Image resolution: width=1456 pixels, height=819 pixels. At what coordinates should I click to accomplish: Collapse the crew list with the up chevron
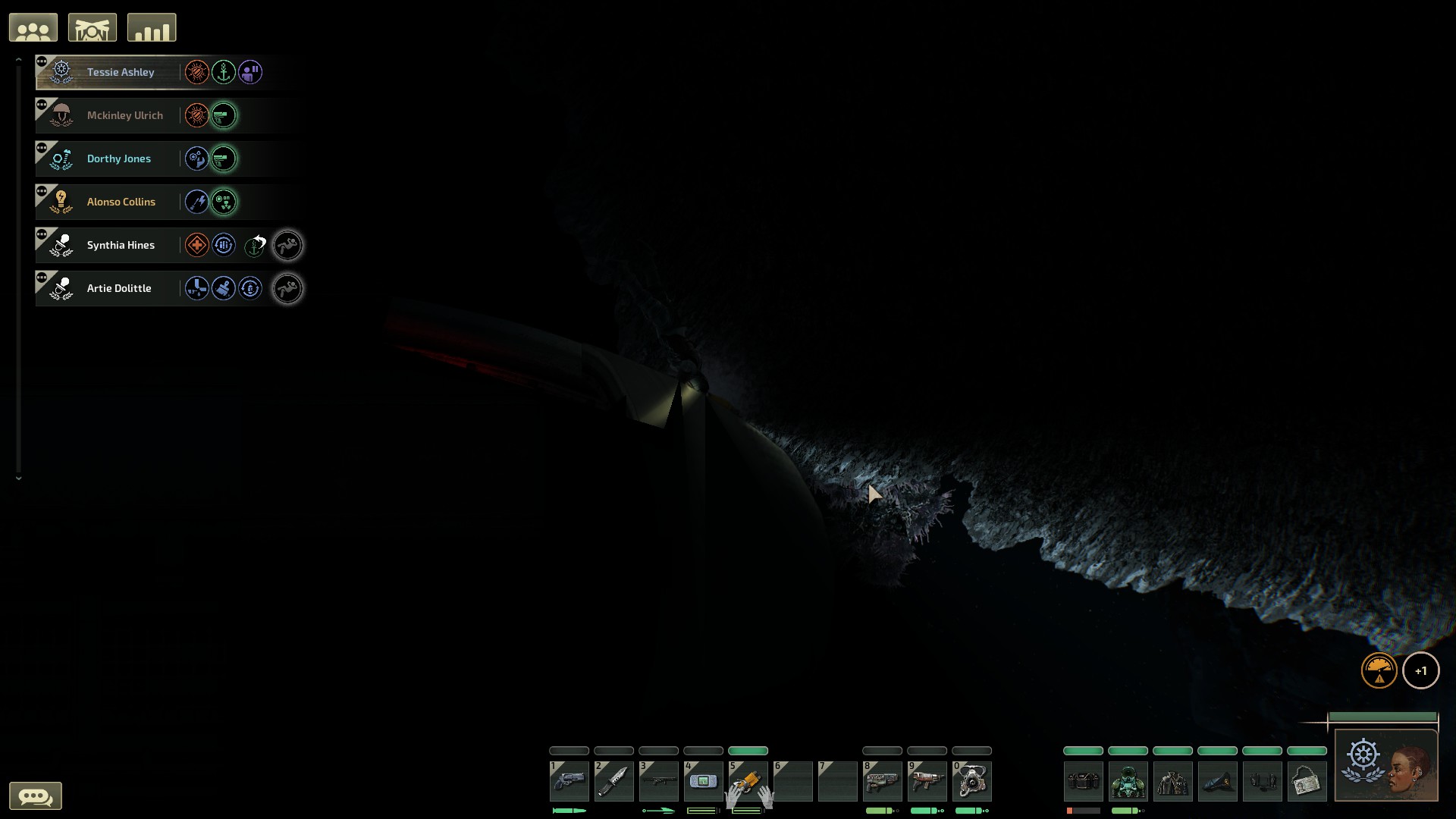(x=19, y=58)
